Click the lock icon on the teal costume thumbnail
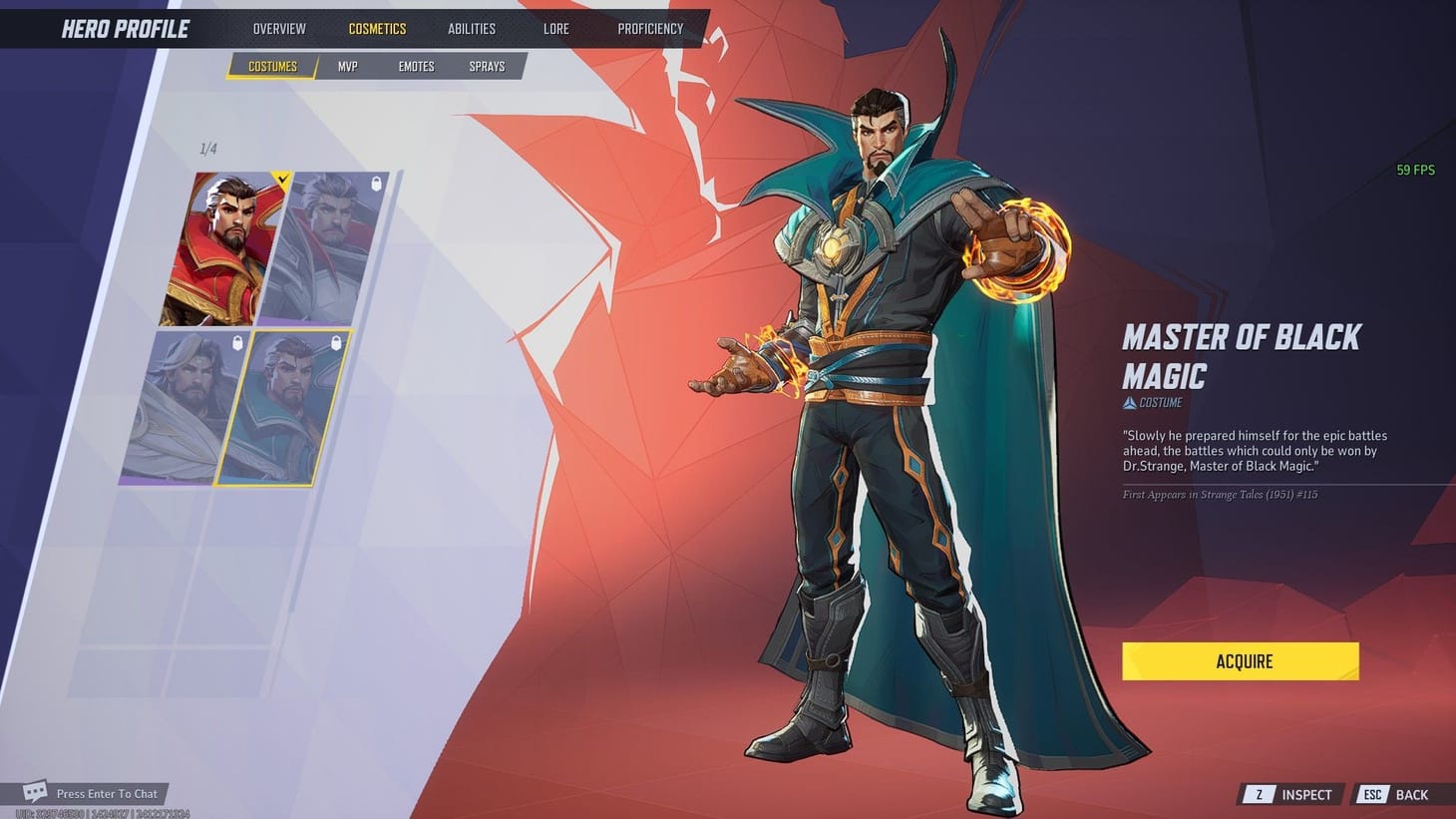Screen dimensions: 1456x819 pyautogui.click(x=337, y=343)
